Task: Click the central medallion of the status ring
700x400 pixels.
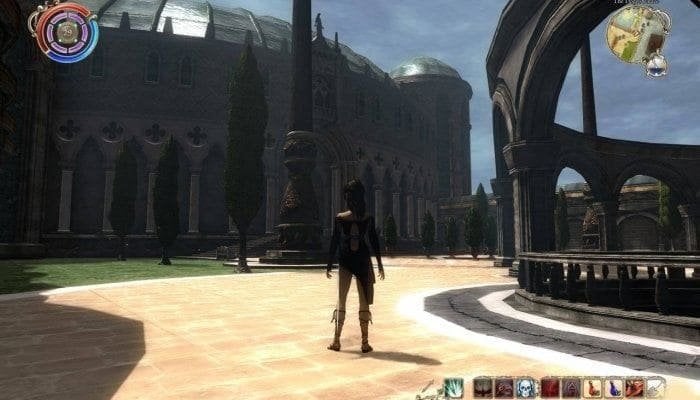Action: point(67,31)
